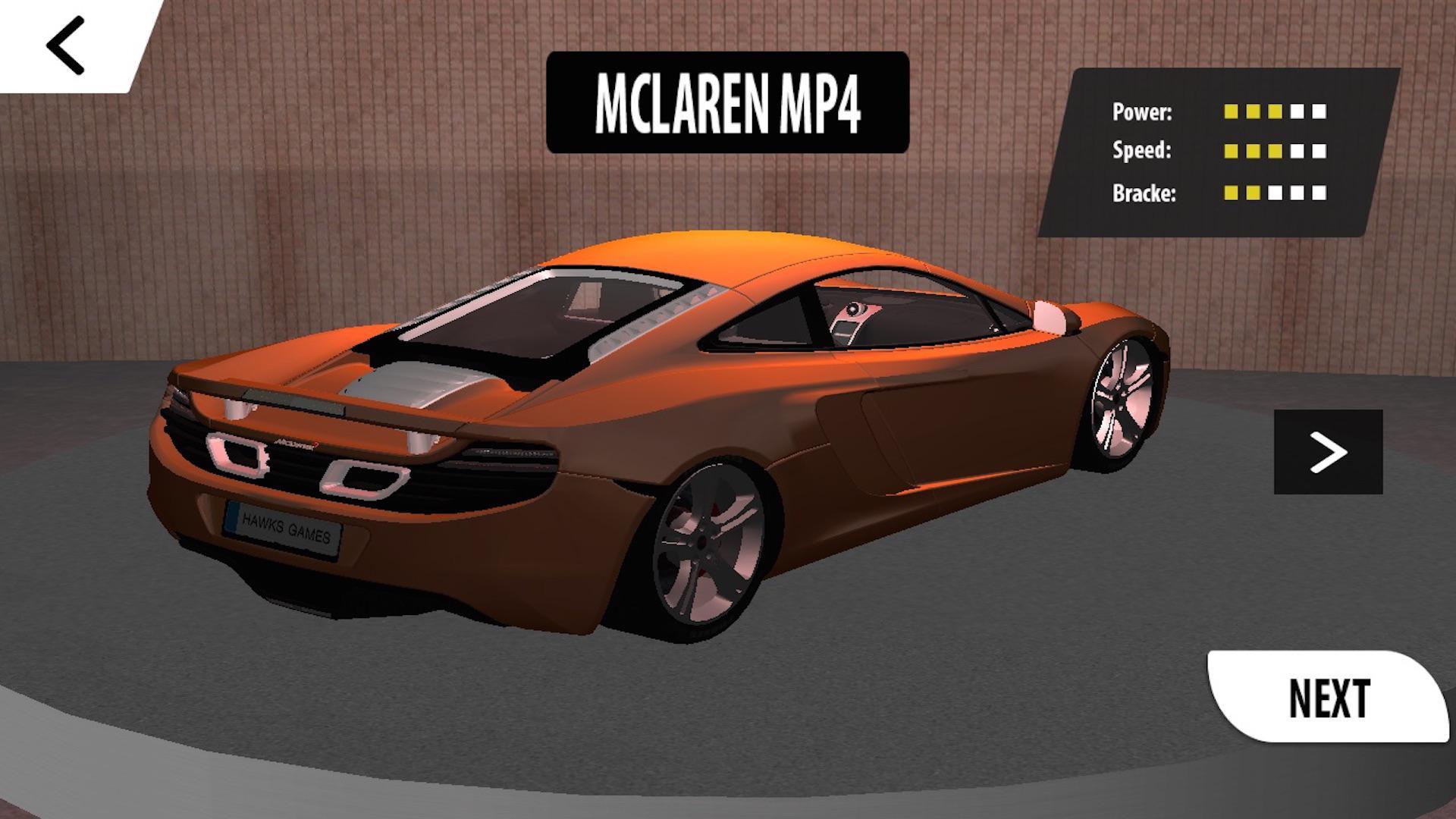Image resolution: width=1456 pixels, height=819 pixels.
Task: Click the last empty Speed rating square
Action: click(x=1319, y=152)
